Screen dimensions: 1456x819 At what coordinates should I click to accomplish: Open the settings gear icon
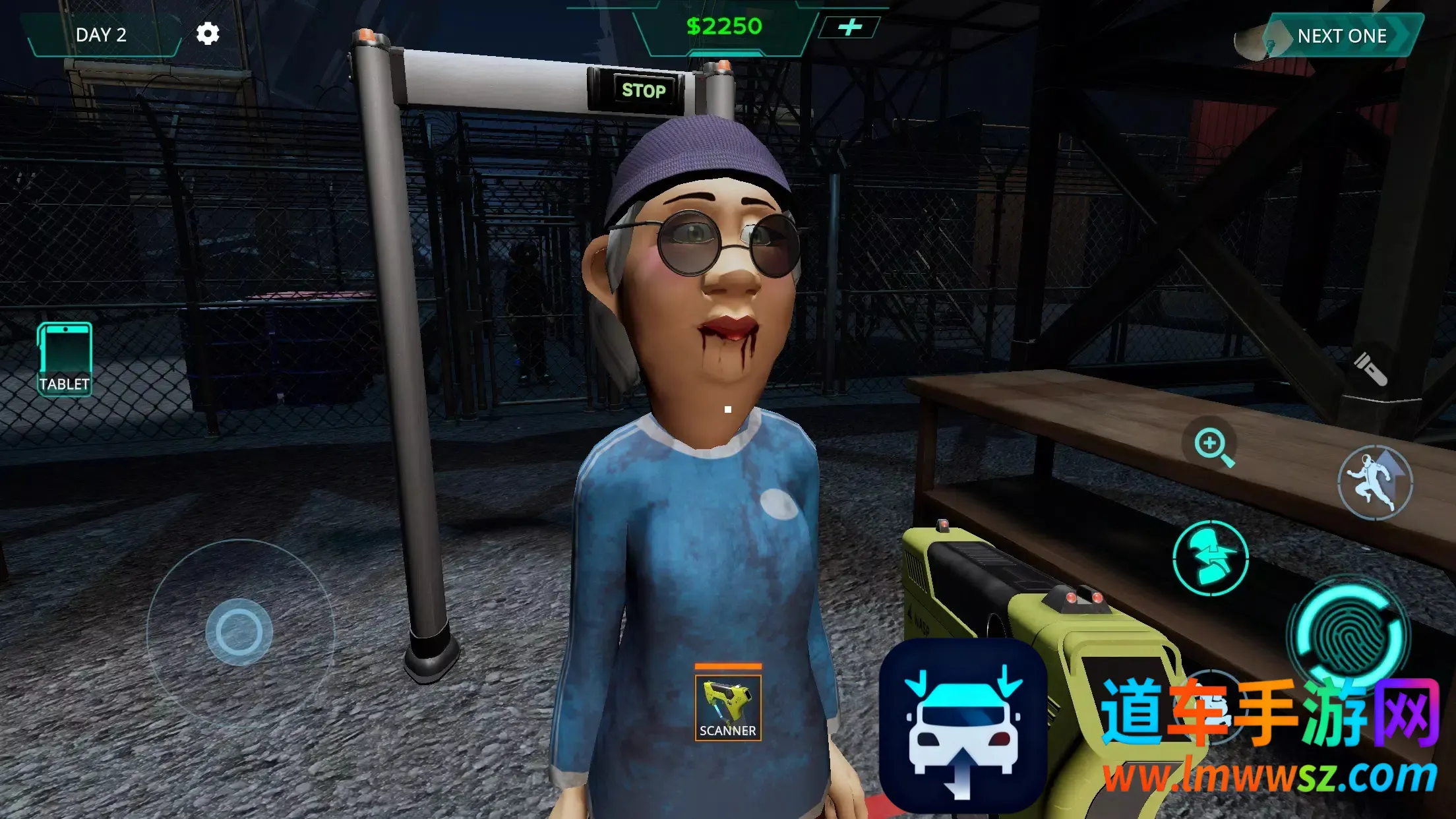pyautogui.click(x=208, y=34)
